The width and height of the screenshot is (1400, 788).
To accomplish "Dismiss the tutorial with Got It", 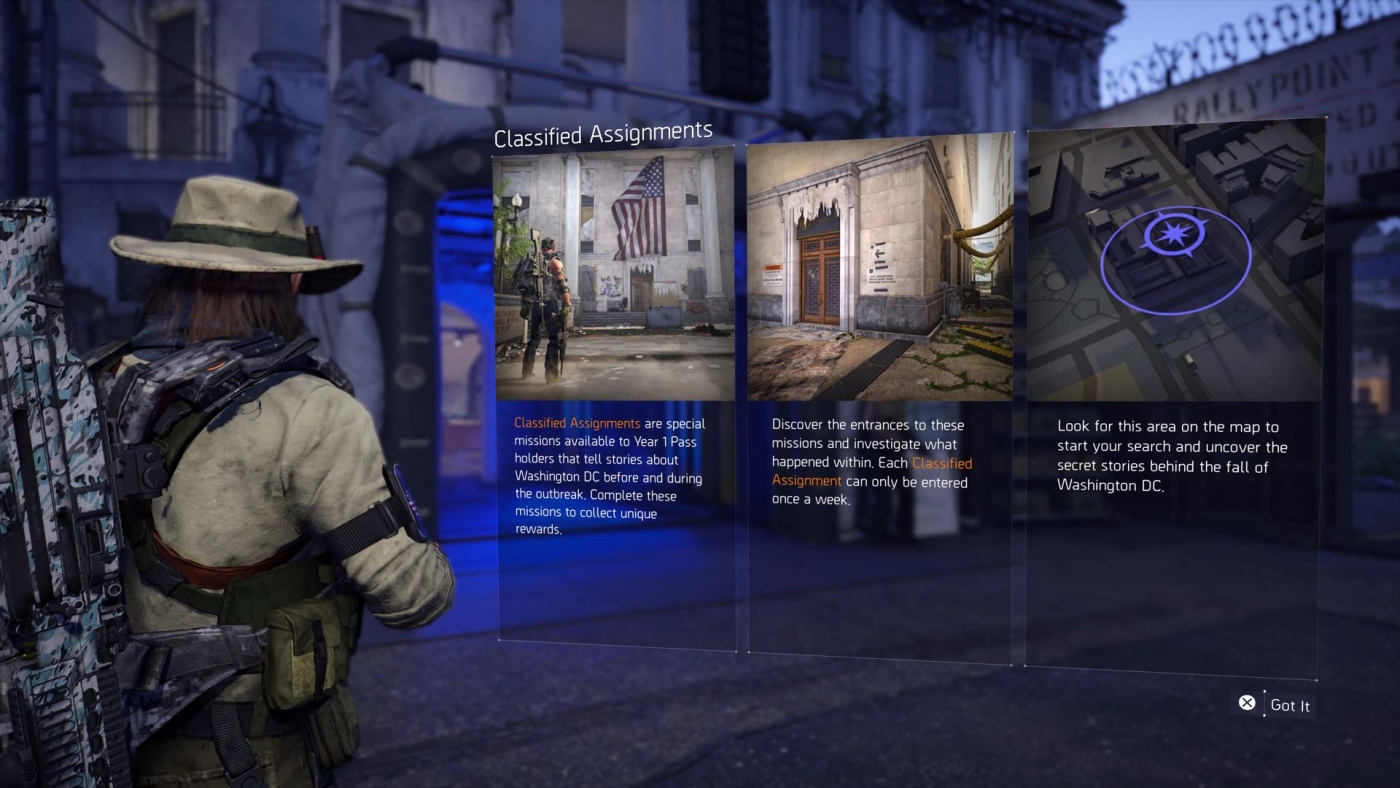I will 1290,705.
